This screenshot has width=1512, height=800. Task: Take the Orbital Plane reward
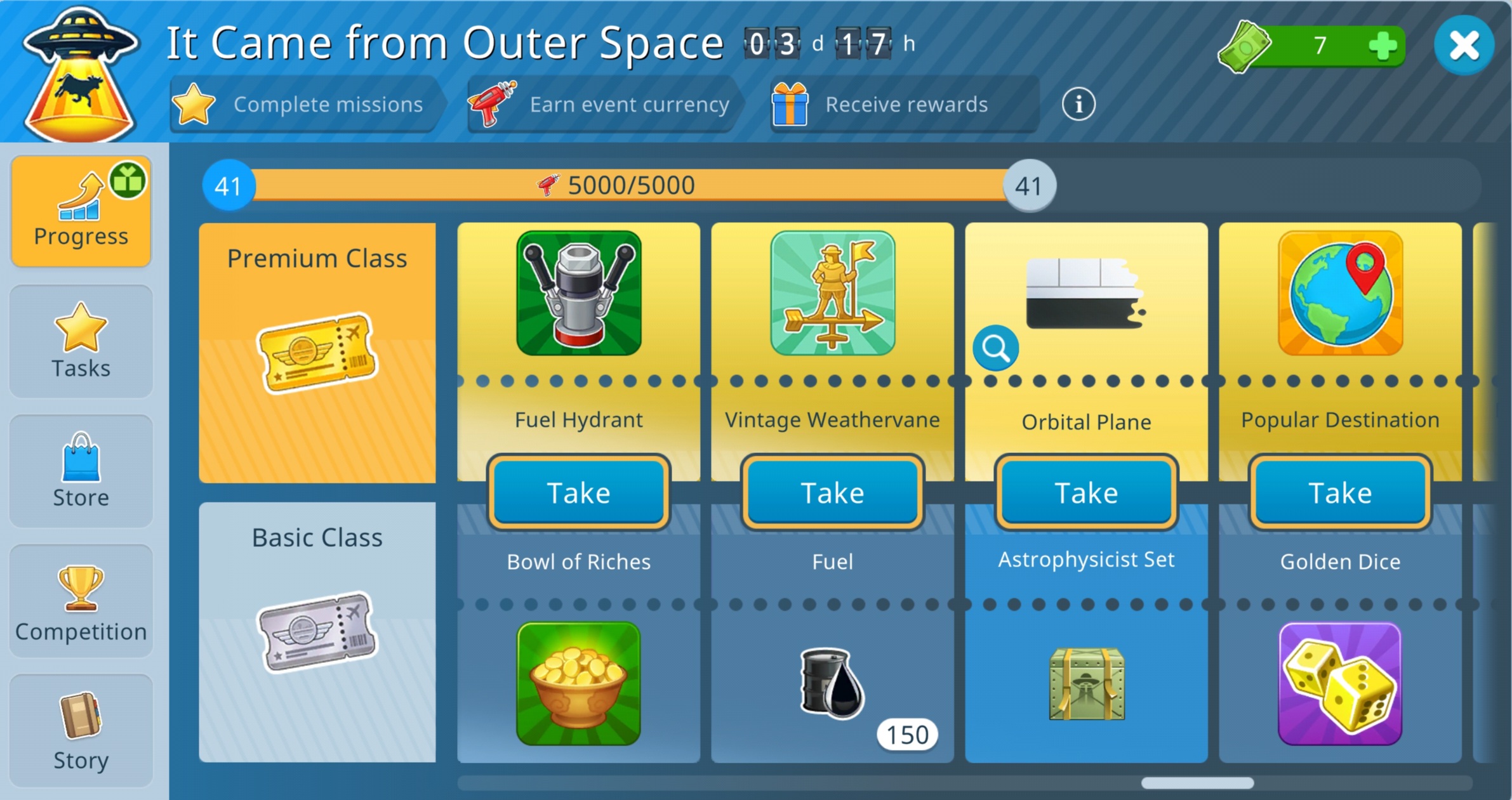pos(1086,492)
